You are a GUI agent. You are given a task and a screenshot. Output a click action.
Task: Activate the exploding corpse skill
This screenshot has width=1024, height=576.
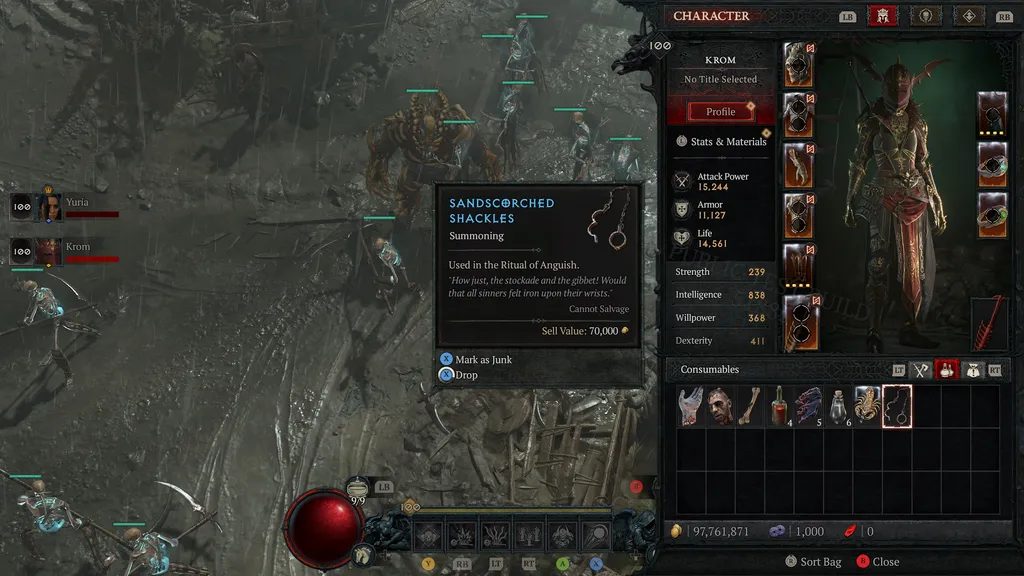463,536
